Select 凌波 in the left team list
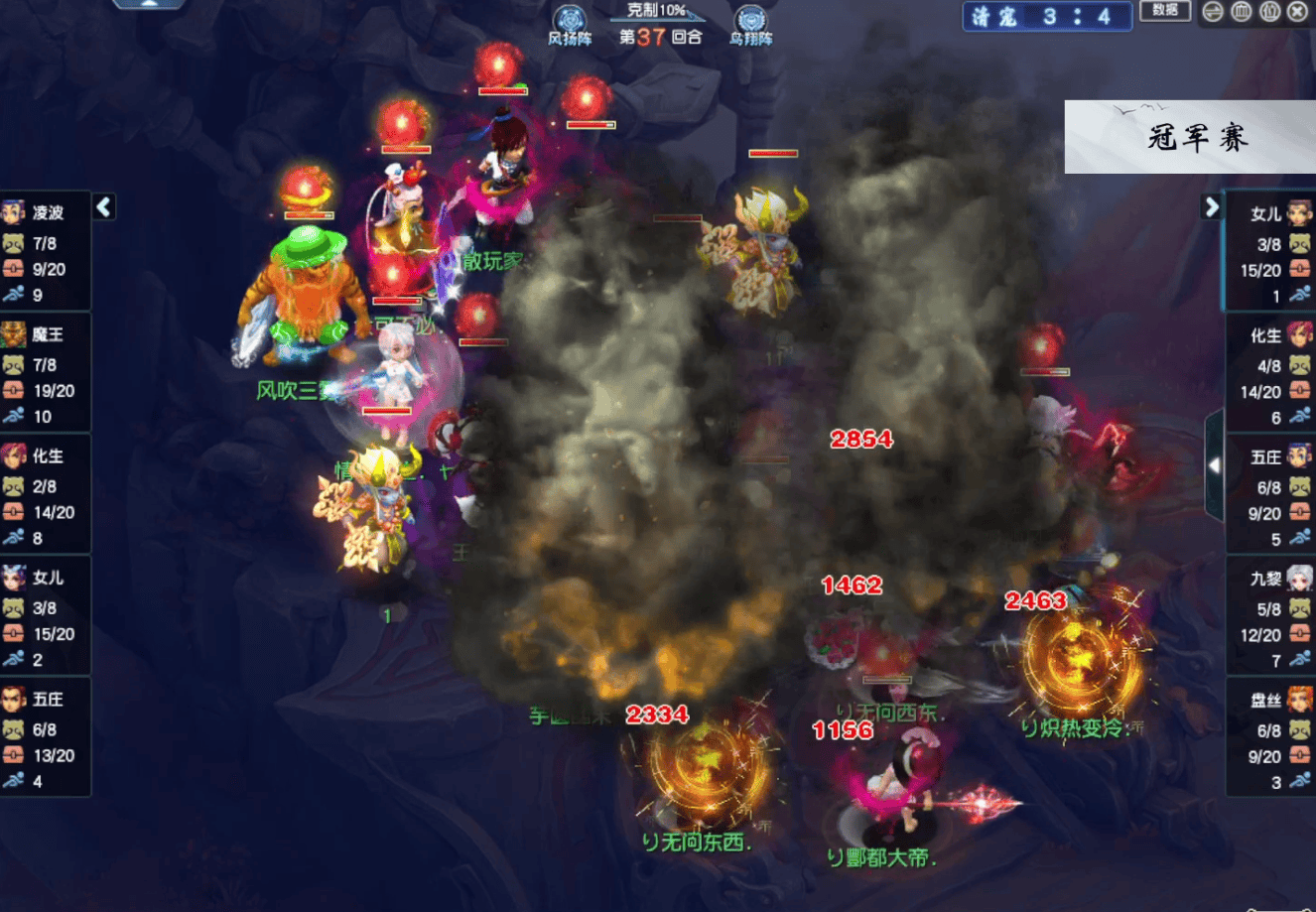 pyautogui.click(x=46, y=252)
